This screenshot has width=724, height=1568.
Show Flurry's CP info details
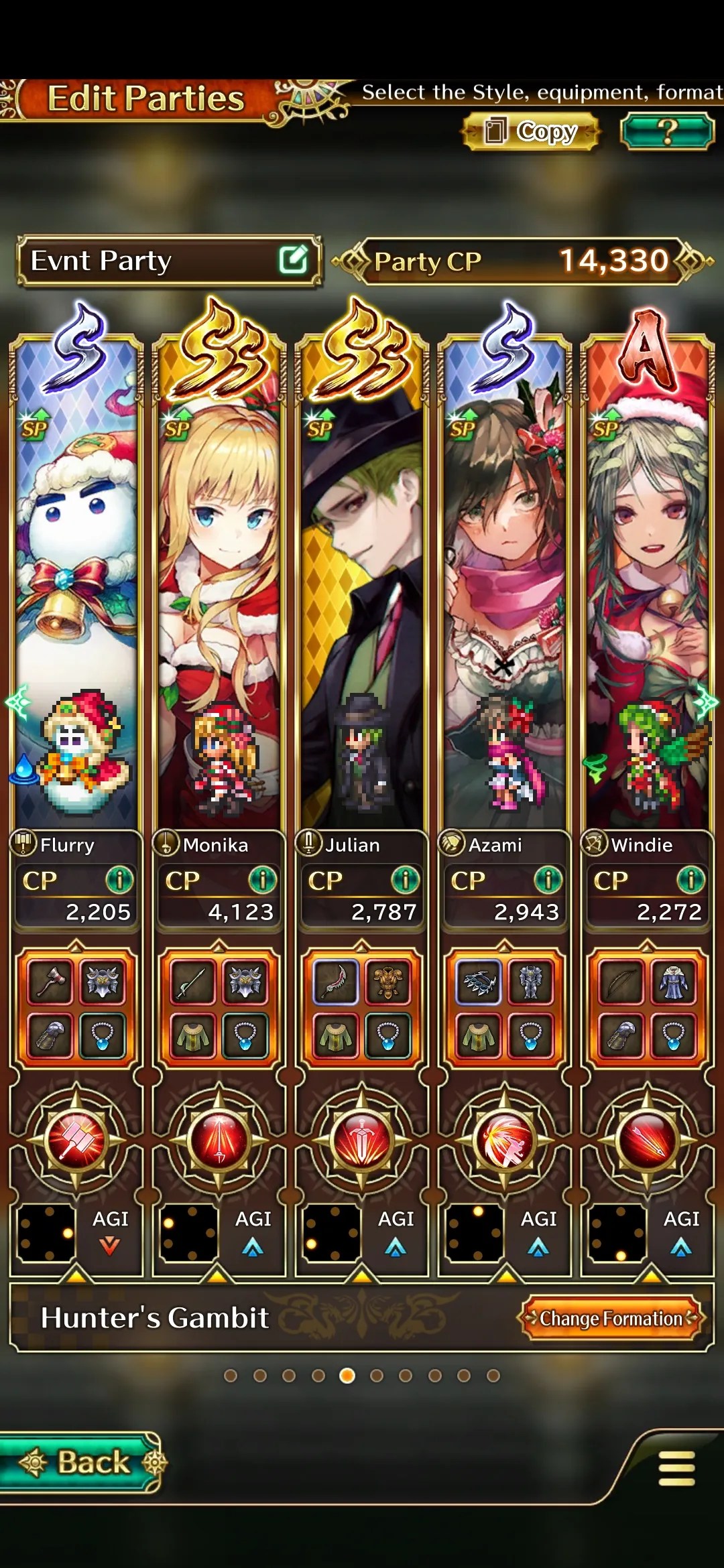[119, 880]
